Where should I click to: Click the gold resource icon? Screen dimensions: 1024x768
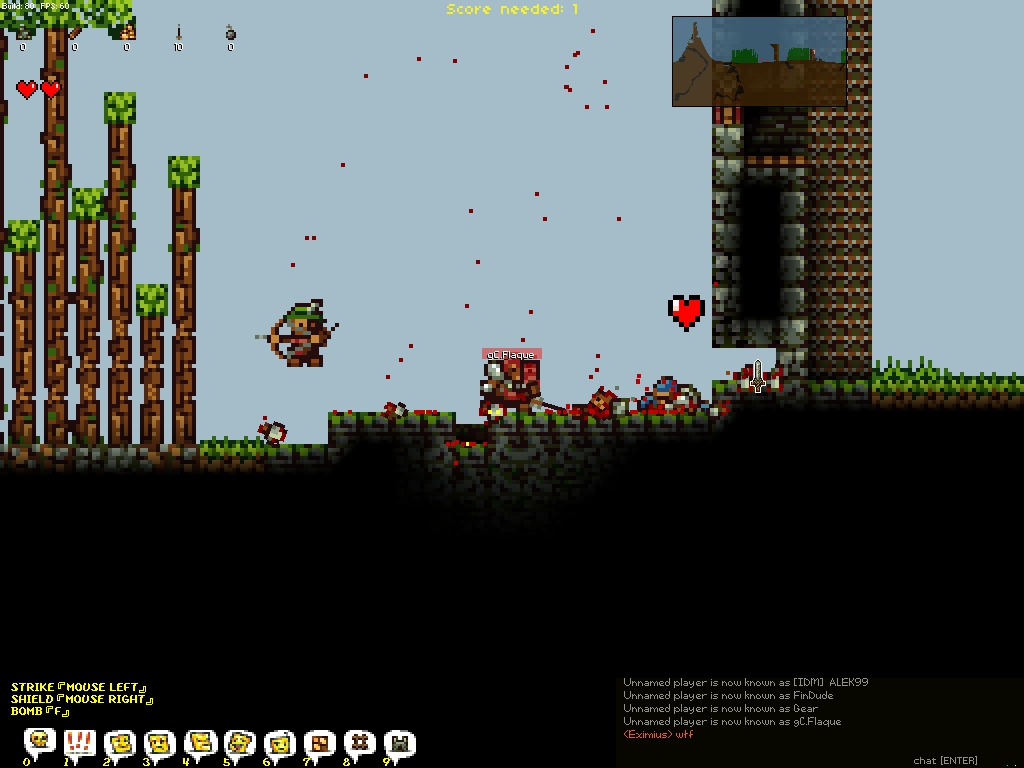point(127,33)
